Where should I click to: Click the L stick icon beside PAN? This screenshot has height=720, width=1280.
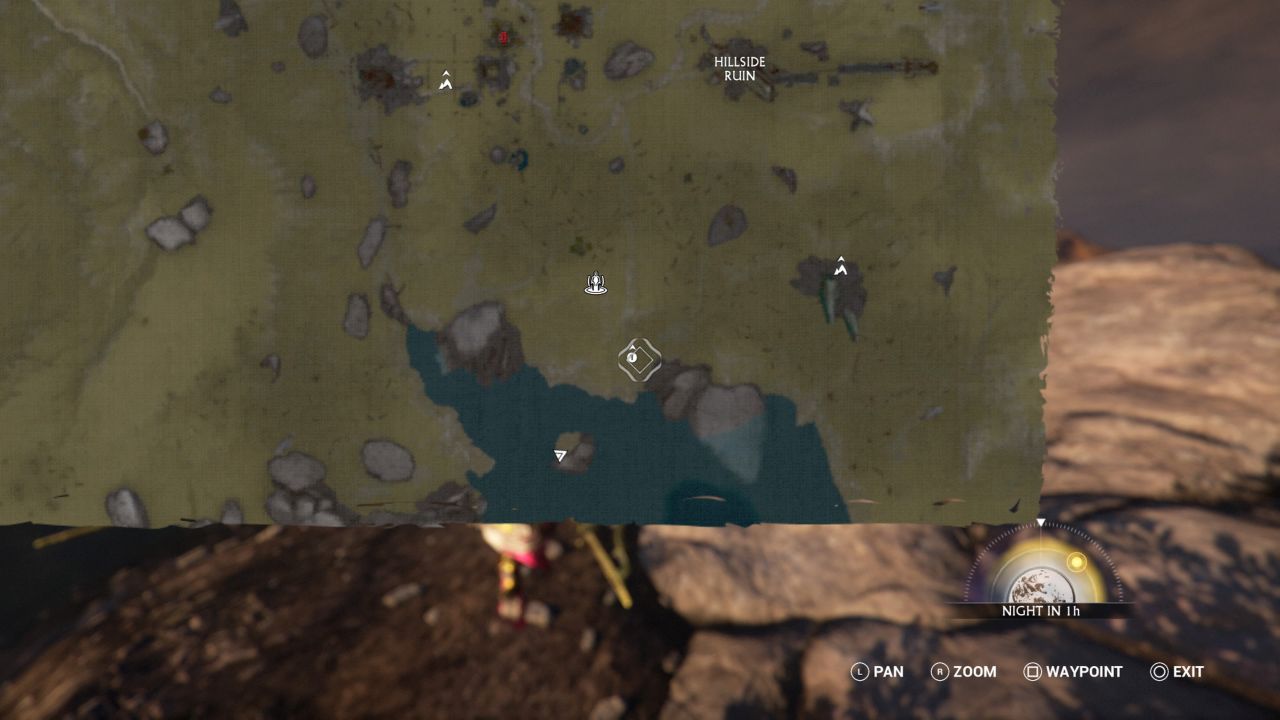coord(861,672)
